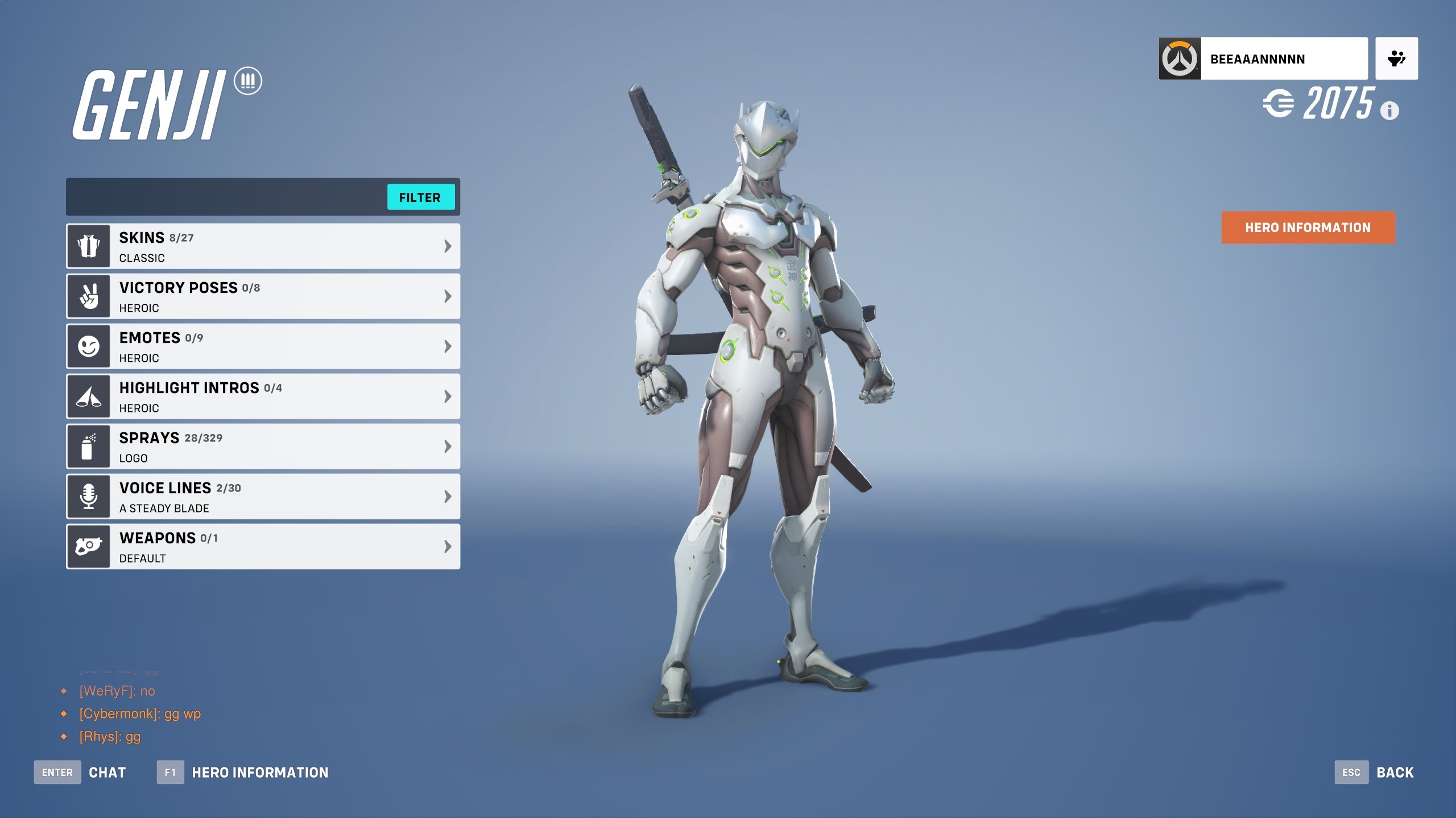Open the FILTER options

(421, 197)
